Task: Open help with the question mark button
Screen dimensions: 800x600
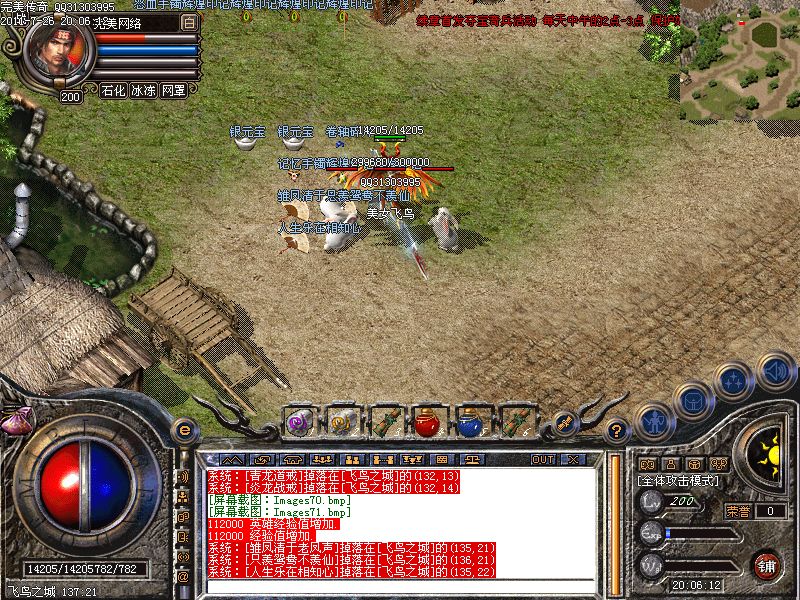Action: [x=618, y=431]
